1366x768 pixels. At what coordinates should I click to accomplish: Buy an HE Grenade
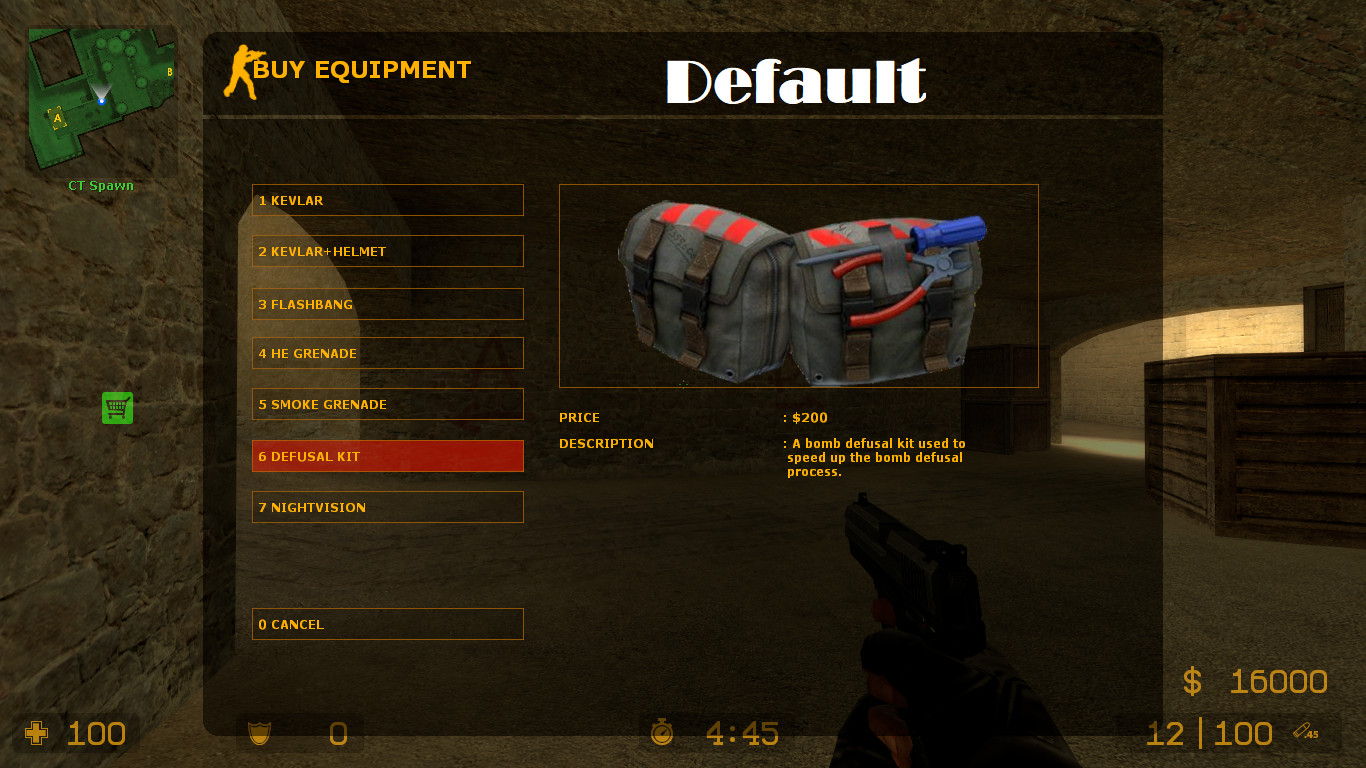click(x=388, y=353)
